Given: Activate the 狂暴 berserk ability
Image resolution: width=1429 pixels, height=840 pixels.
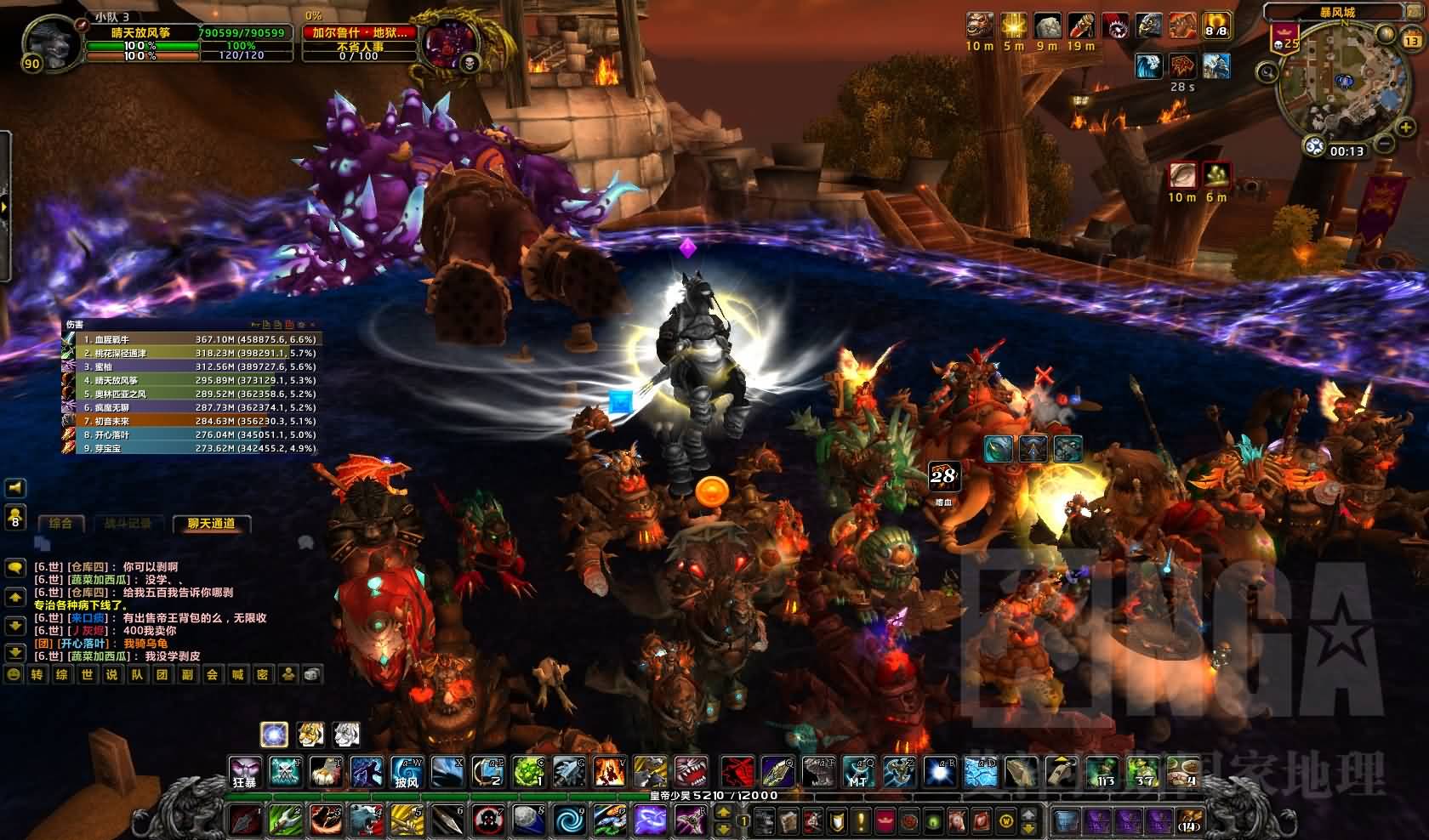Looking at the screenshot, I should click(x=245, y=772).
